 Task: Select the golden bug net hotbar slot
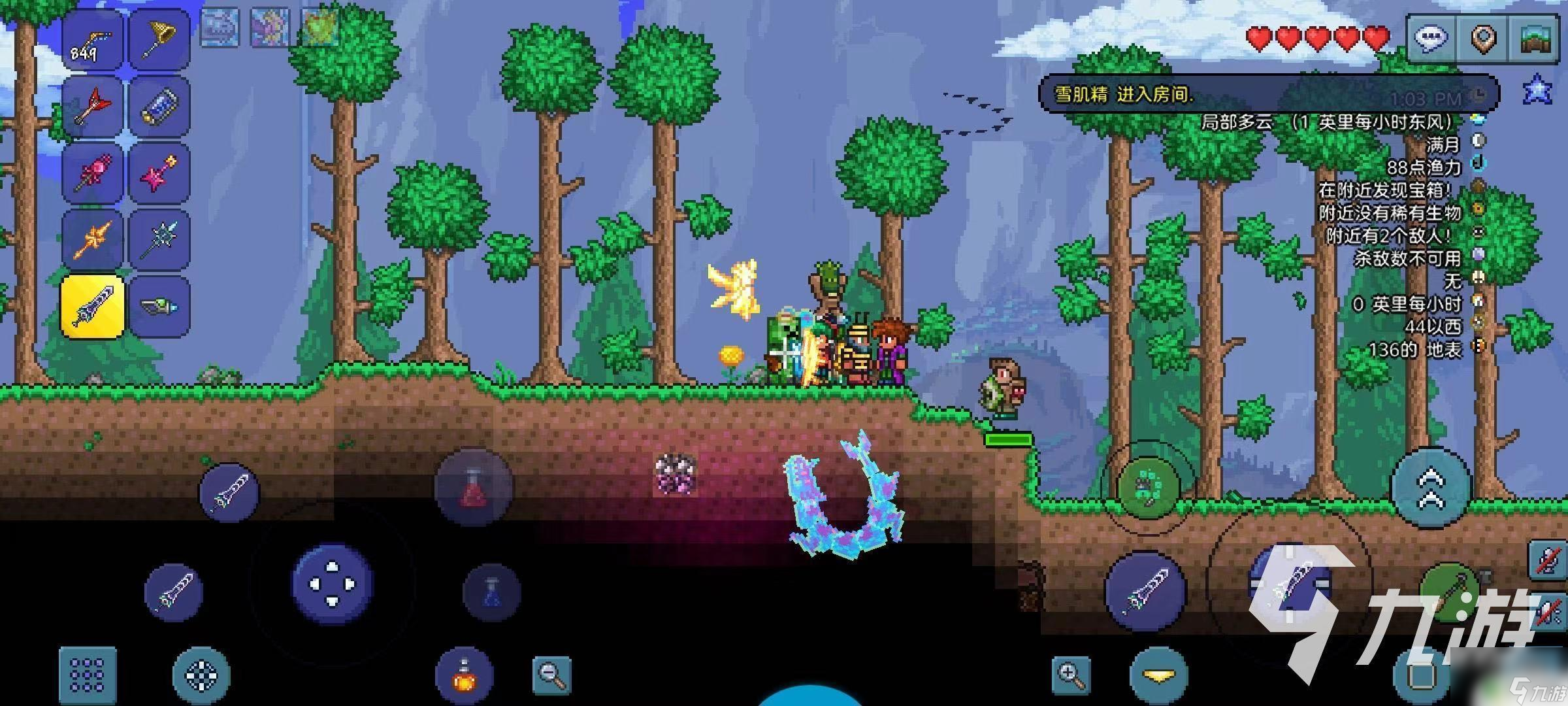click(159, 41)
